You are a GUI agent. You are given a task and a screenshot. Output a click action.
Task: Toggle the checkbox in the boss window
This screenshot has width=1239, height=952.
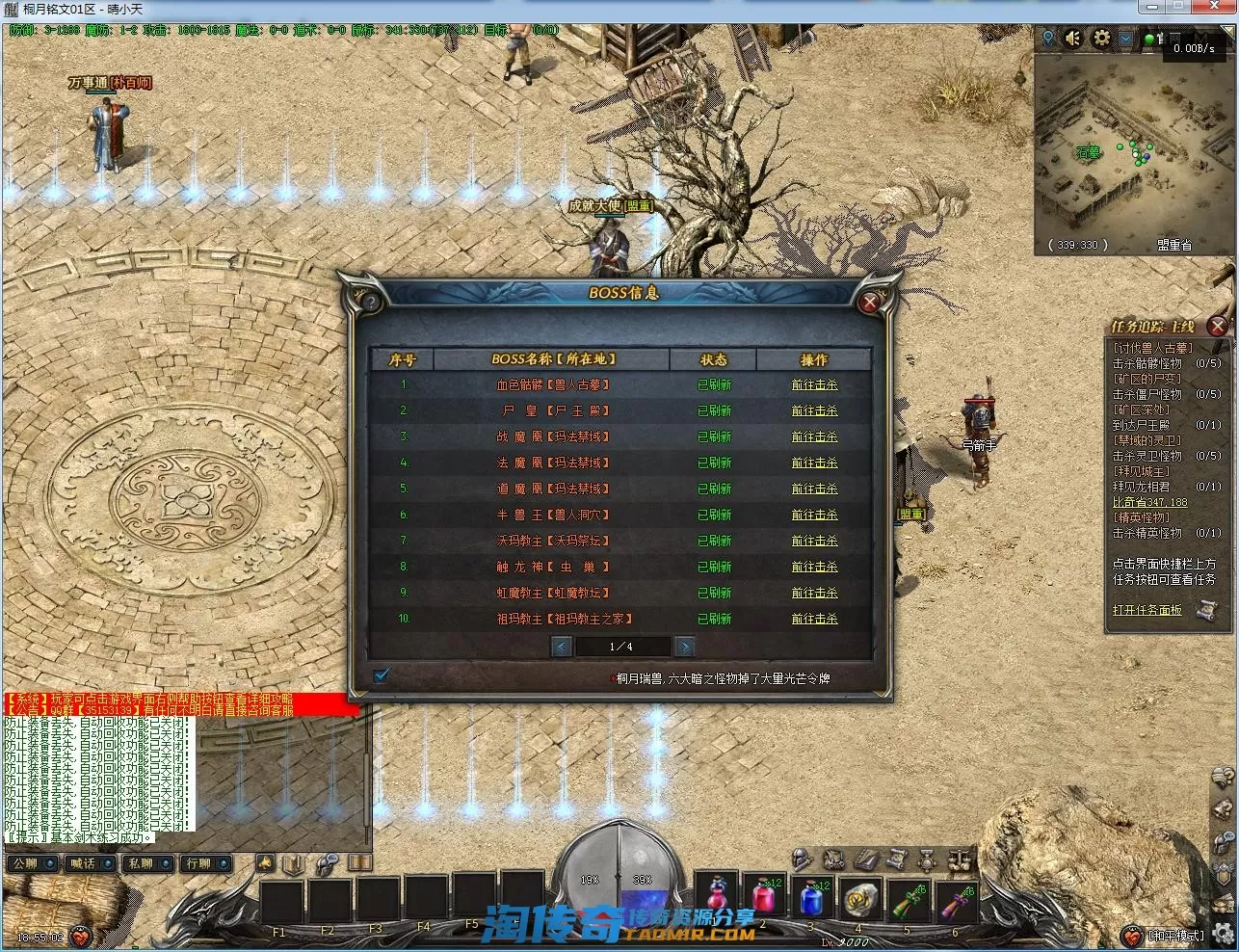tap(381, 675)
